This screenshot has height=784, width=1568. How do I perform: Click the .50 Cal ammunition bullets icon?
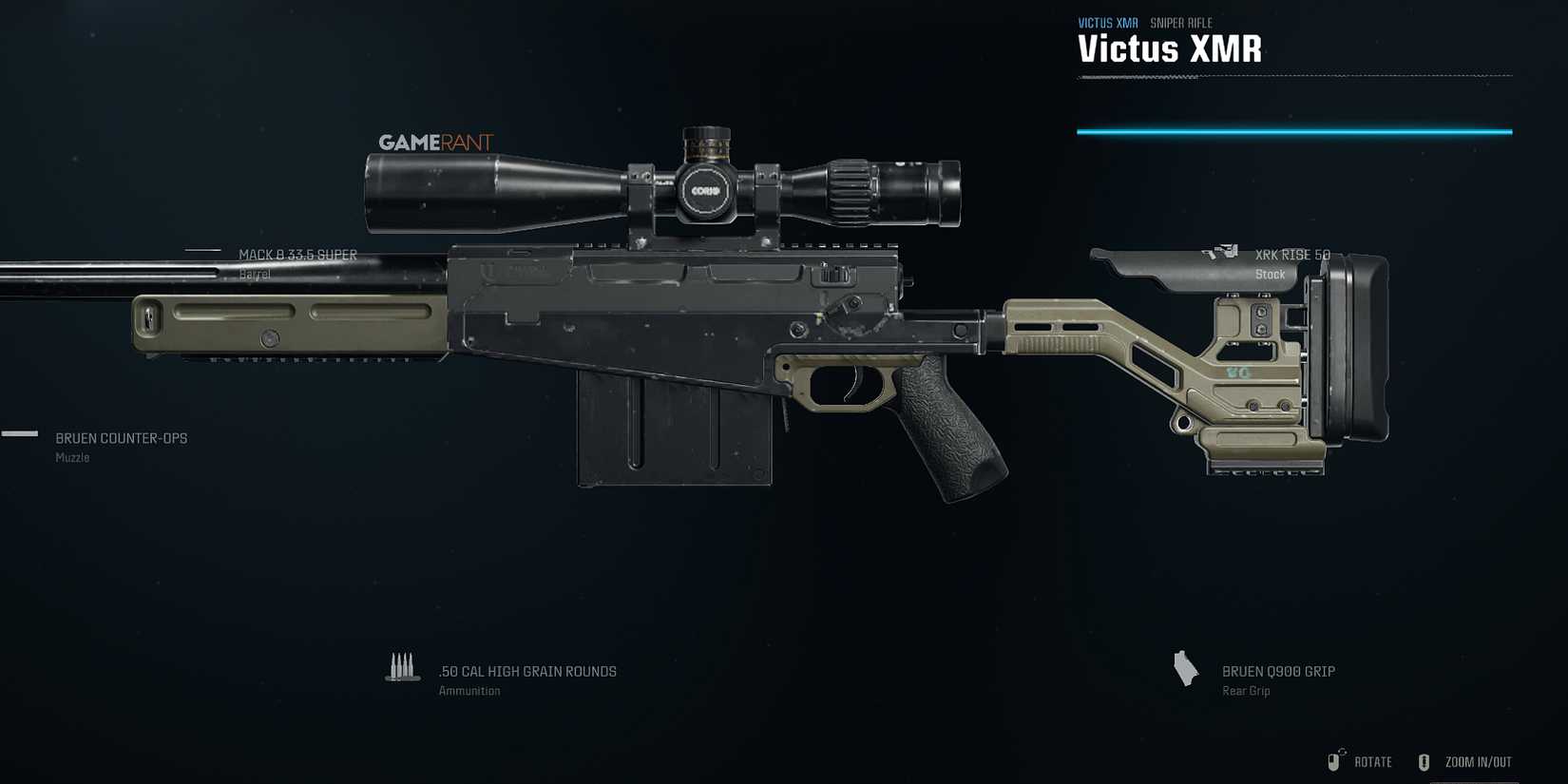click(x=403, y=669)
